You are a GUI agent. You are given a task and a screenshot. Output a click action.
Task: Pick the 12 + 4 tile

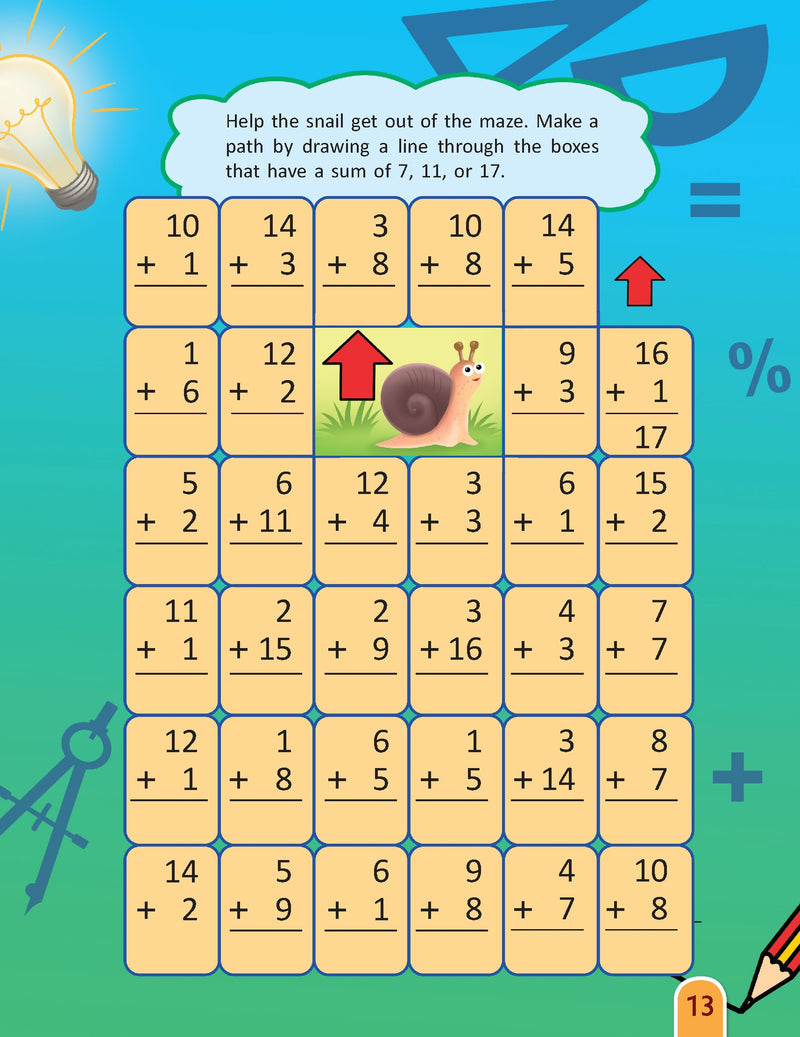[361, 520]
